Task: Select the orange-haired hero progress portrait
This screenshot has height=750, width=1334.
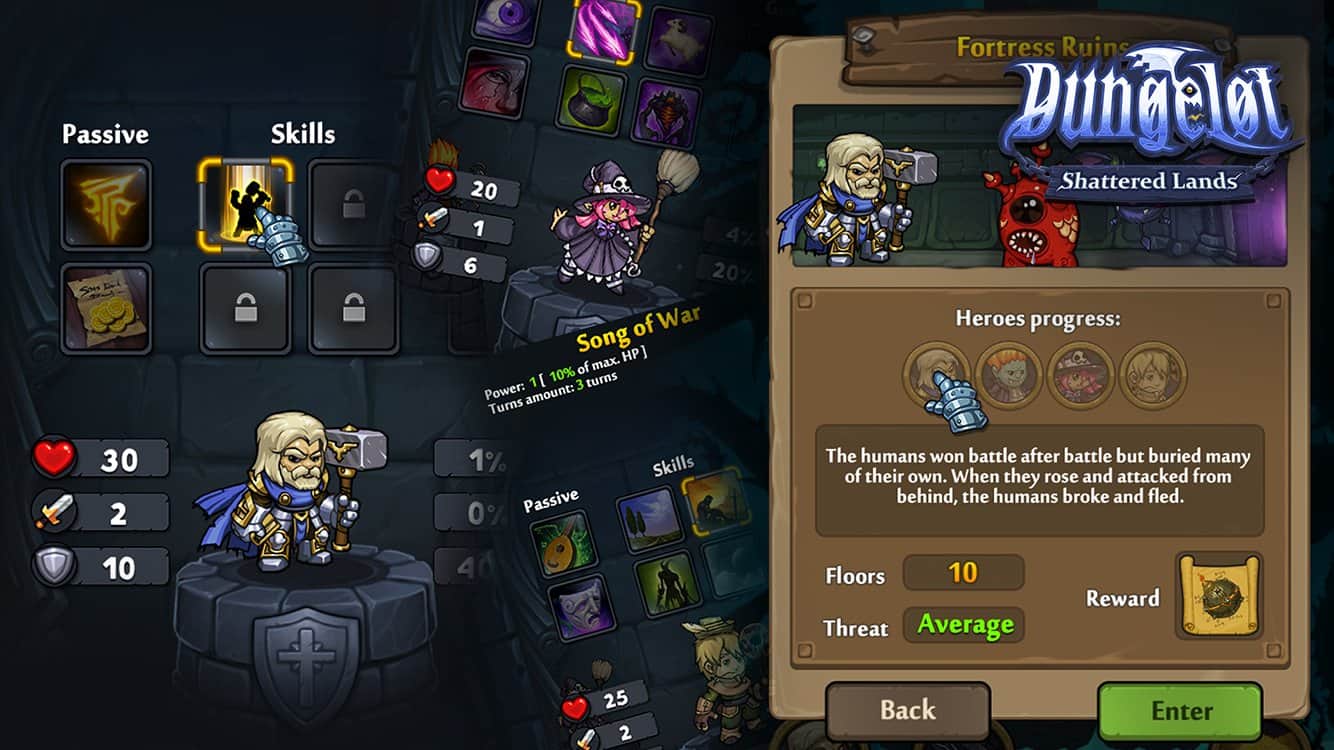Action: pos(1009,376)
